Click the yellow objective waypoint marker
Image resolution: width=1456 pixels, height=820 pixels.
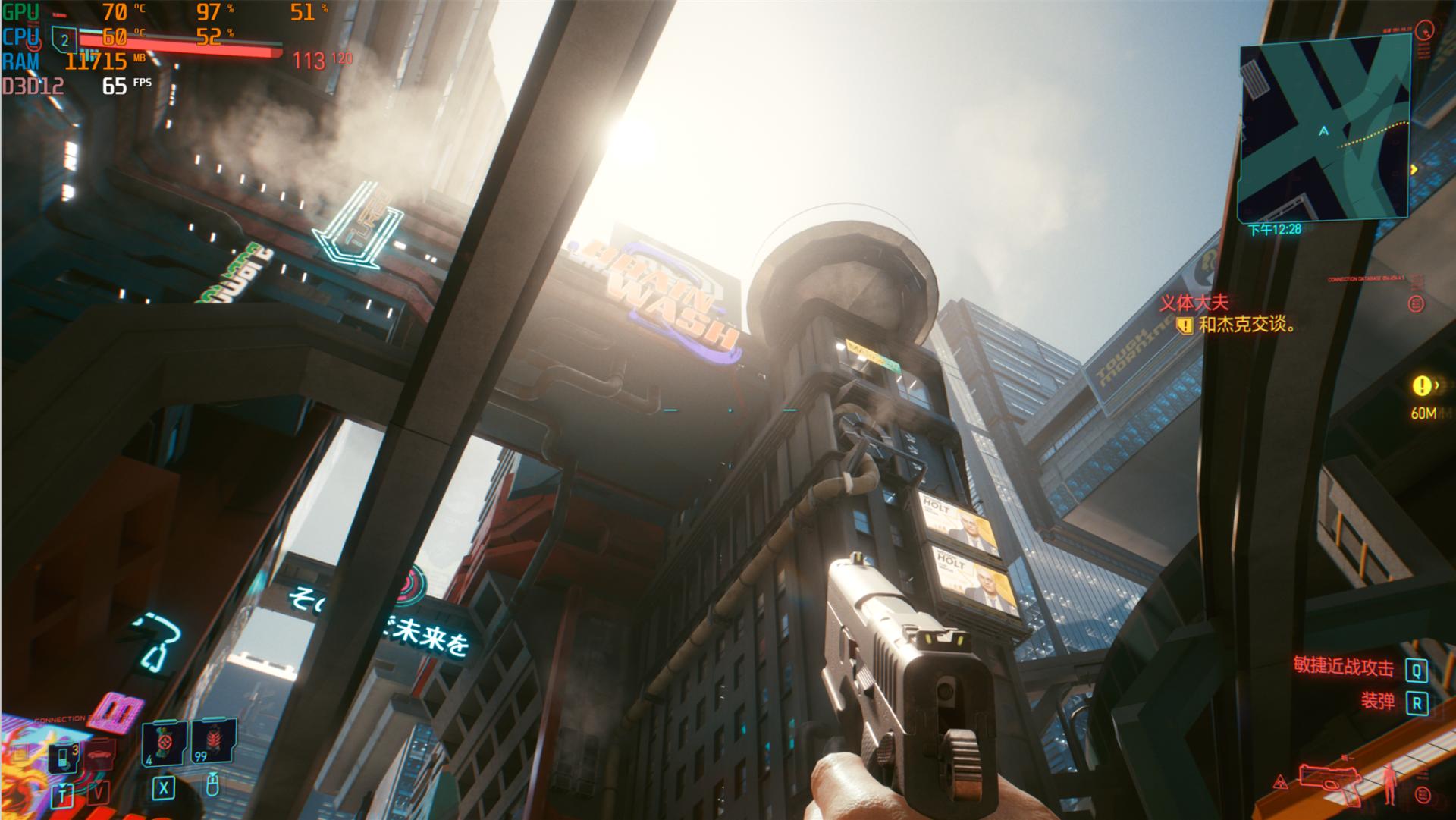point(1420,386)
